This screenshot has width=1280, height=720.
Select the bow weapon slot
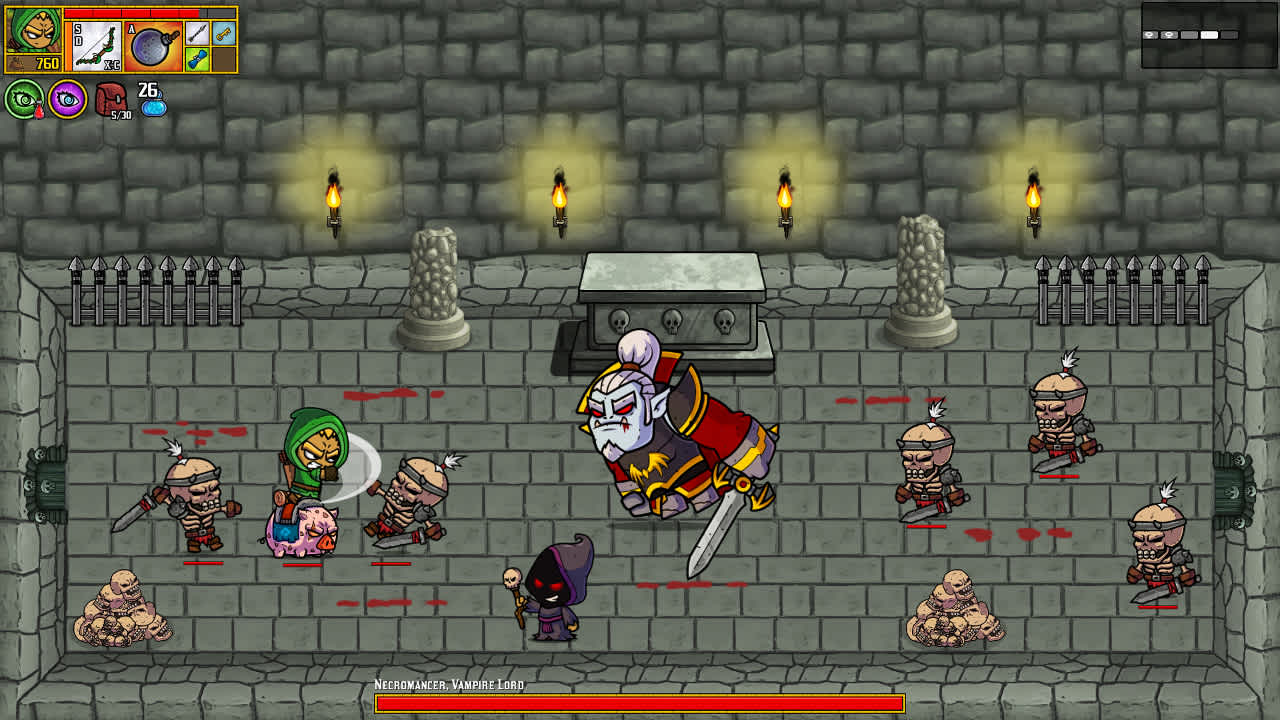point(96,45)
